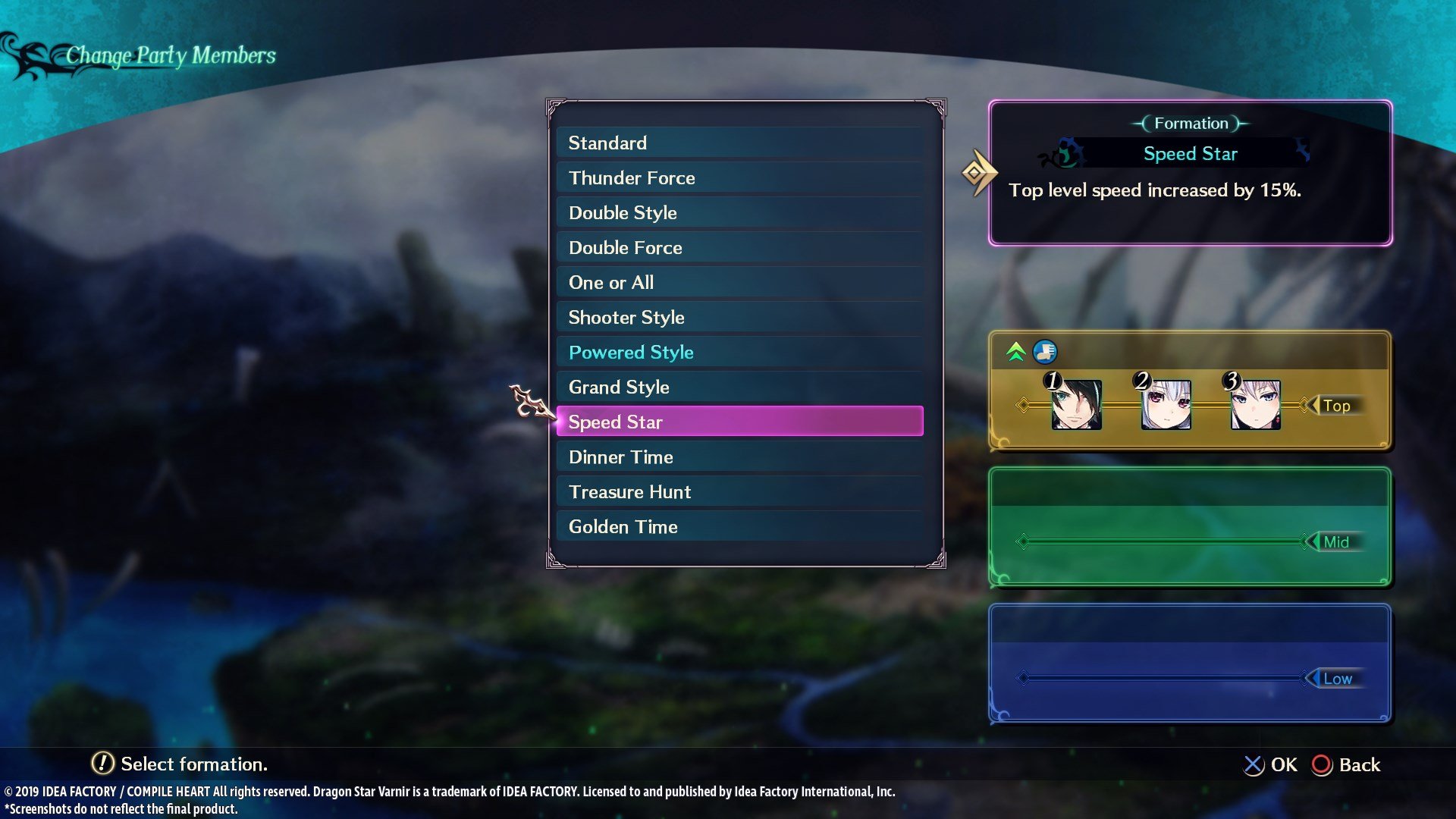Select the Golden Time formation

(x=623, y=526)
